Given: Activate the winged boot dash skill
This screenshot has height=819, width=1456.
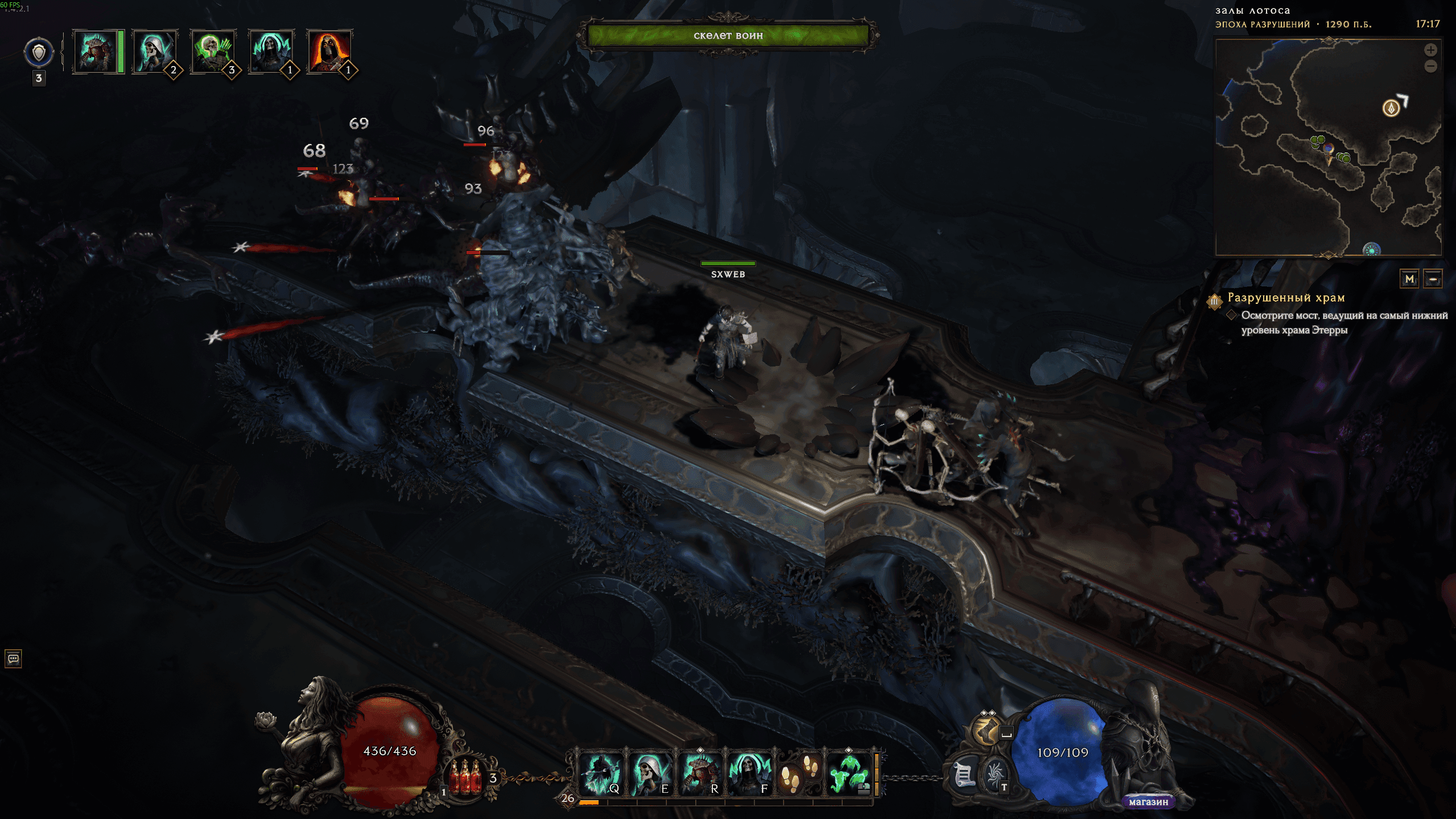Looking at the screenshot, I should [987, 730].
